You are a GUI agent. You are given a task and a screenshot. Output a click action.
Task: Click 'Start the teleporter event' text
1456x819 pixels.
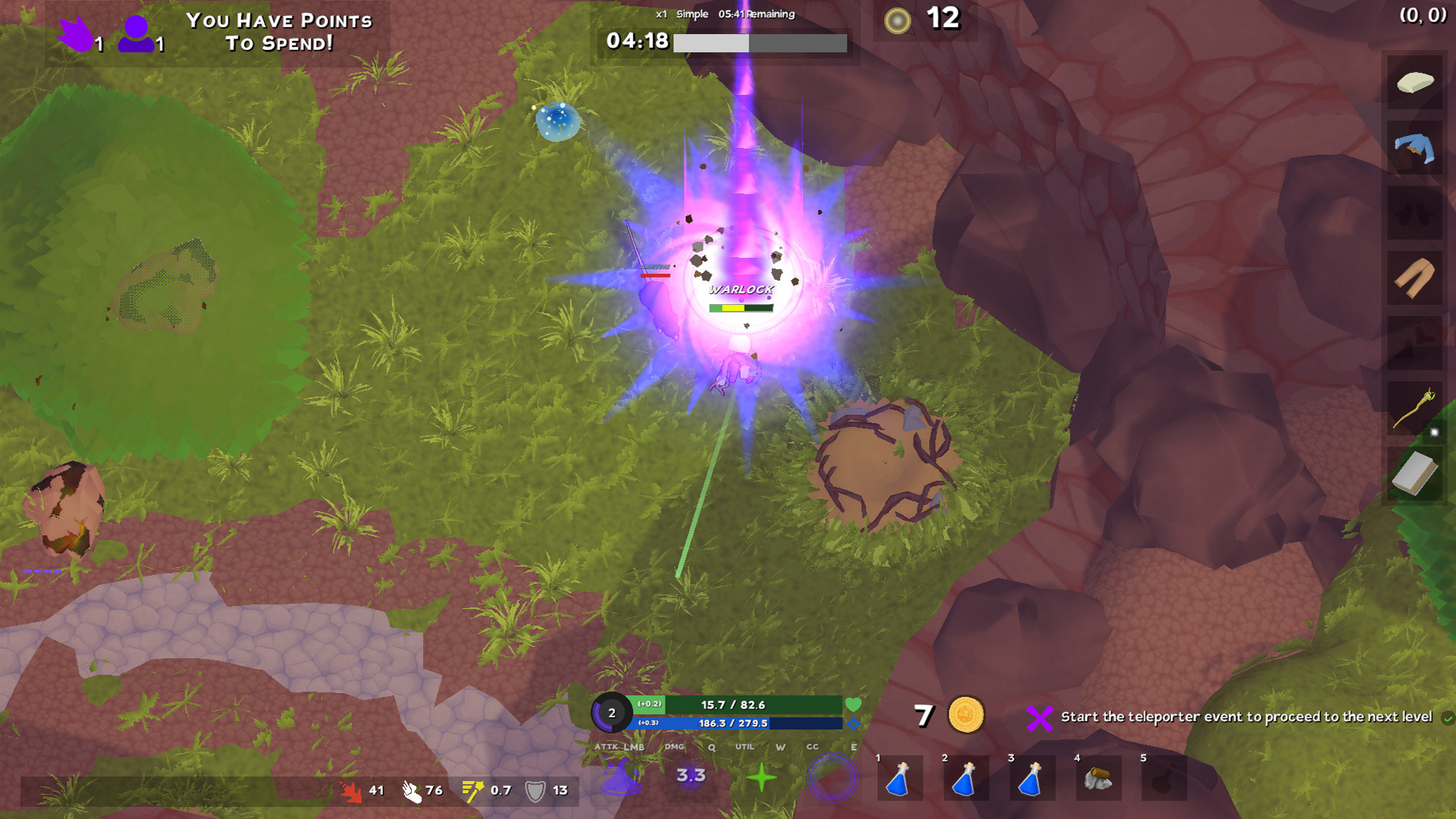(x=1250, y=716)
